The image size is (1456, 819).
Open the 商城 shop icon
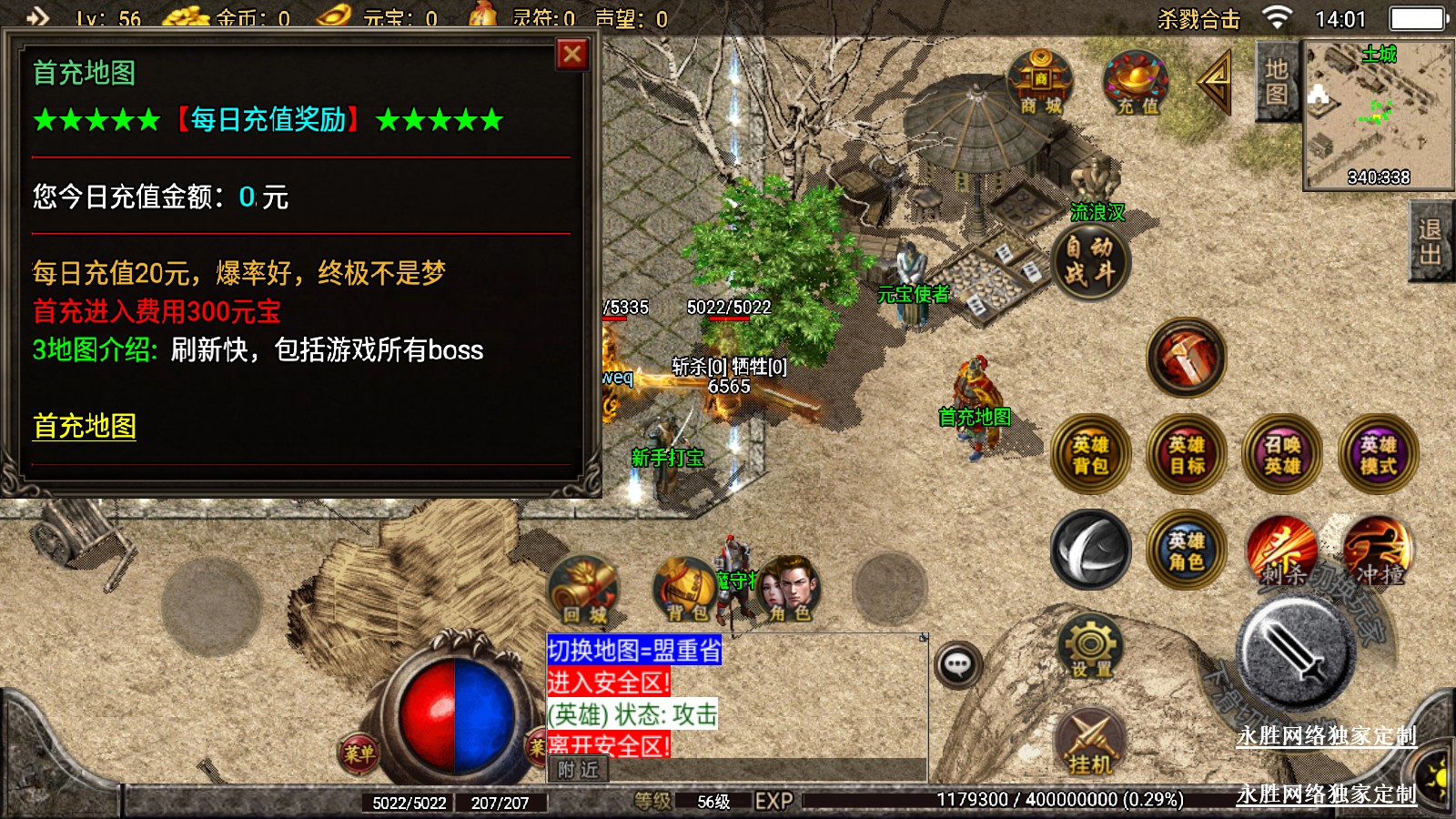1040,84
